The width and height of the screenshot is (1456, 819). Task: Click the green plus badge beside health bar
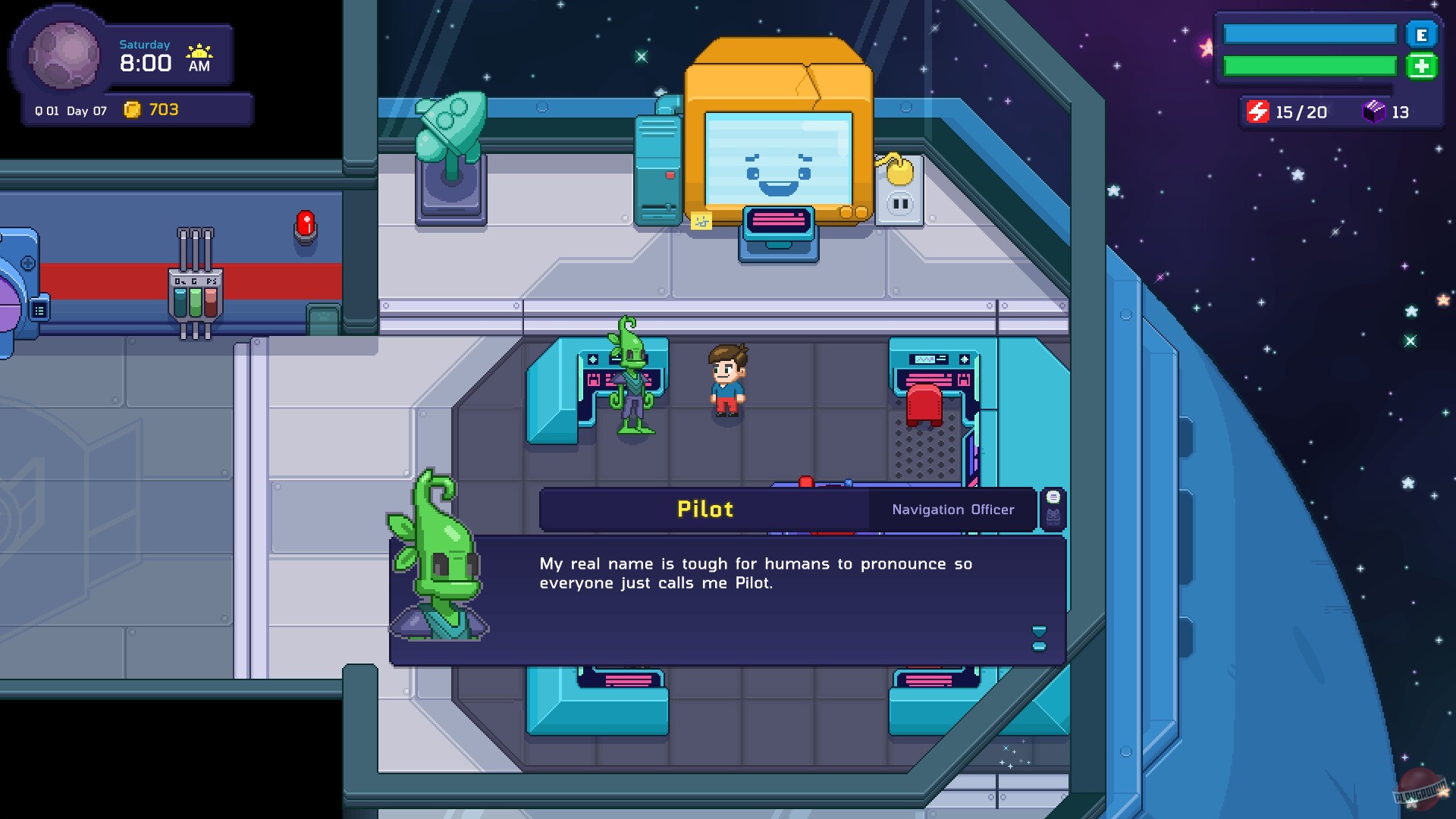pos(1423,67)
